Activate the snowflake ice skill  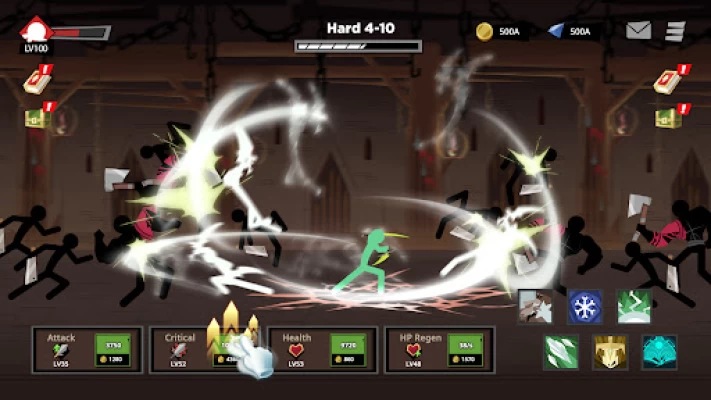coord(585,307)
